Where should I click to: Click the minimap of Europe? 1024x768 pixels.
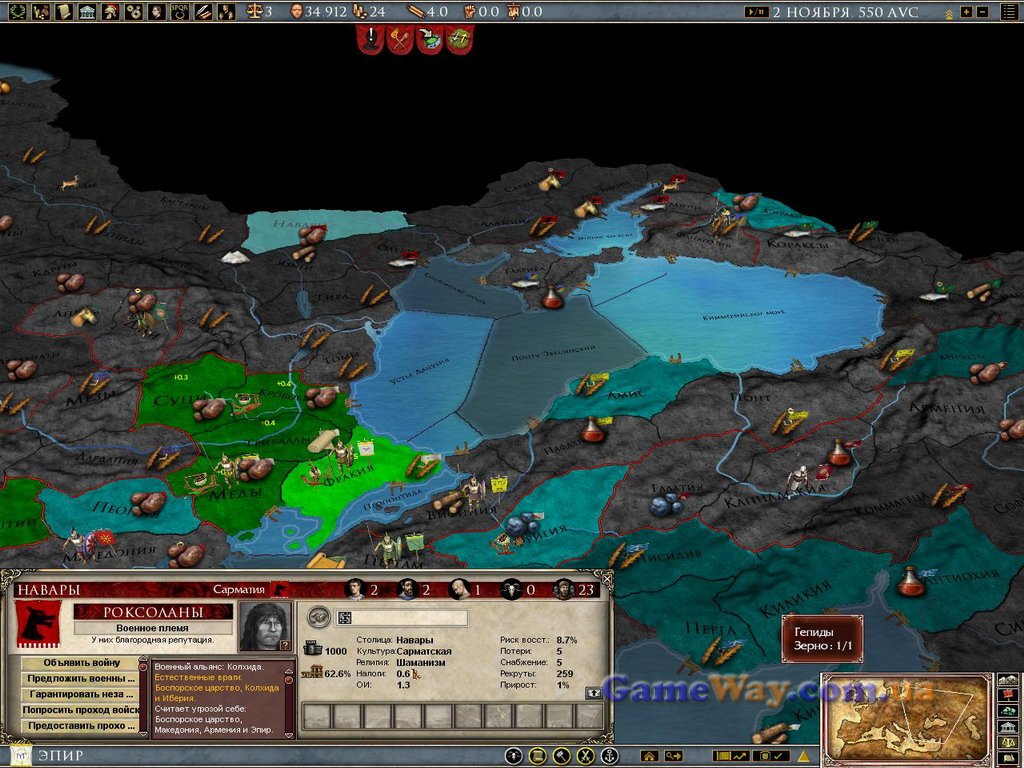click(906, 717)
